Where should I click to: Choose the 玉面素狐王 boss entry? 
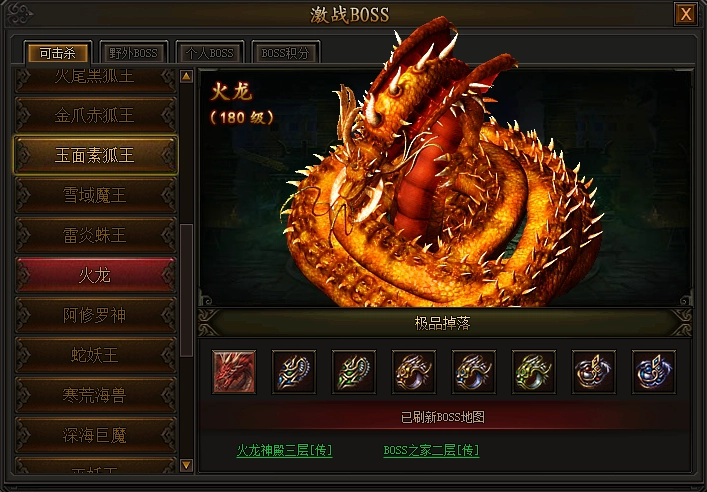tap(95, 155)
